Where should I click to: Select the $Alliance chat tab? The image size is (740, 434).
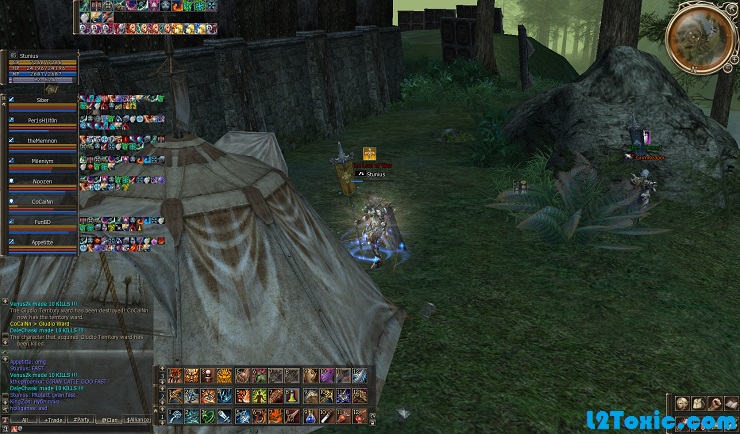click(139, 420)
